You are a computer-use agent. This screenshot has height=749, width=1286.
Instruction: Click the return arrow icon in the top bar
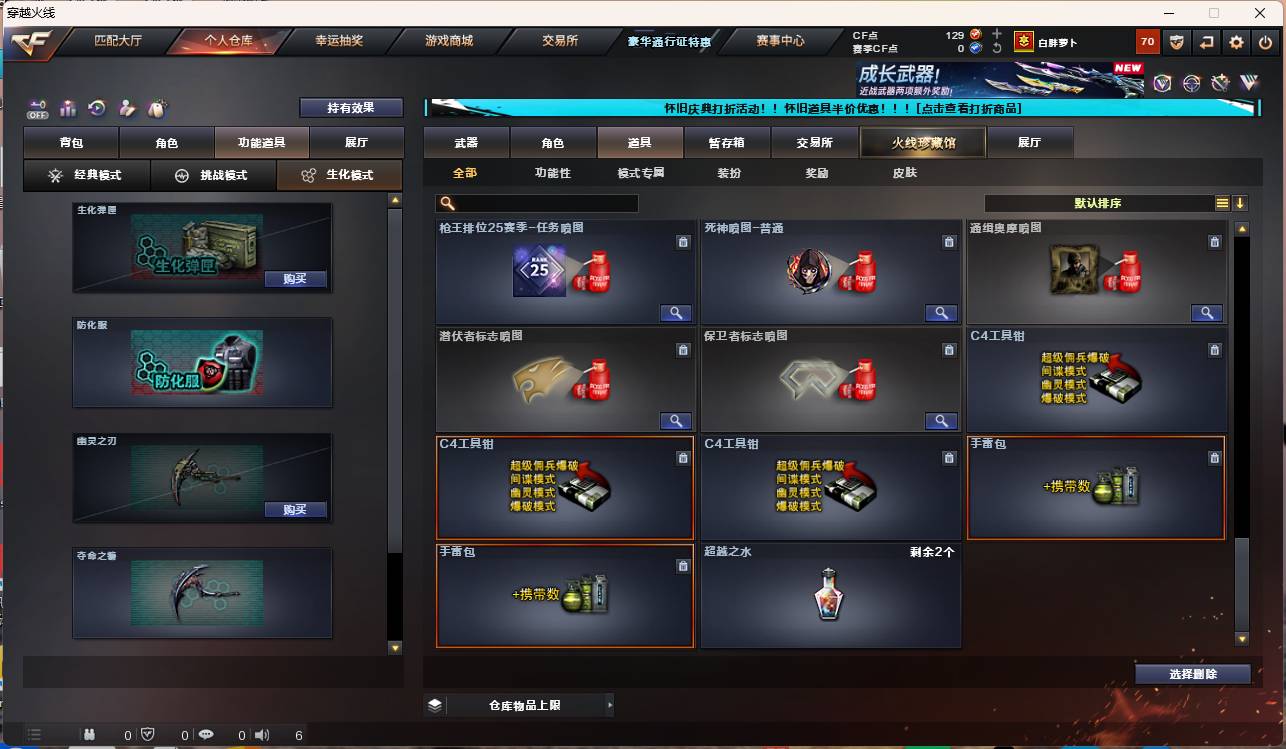pyautogui.click(x=1208, y=42)
